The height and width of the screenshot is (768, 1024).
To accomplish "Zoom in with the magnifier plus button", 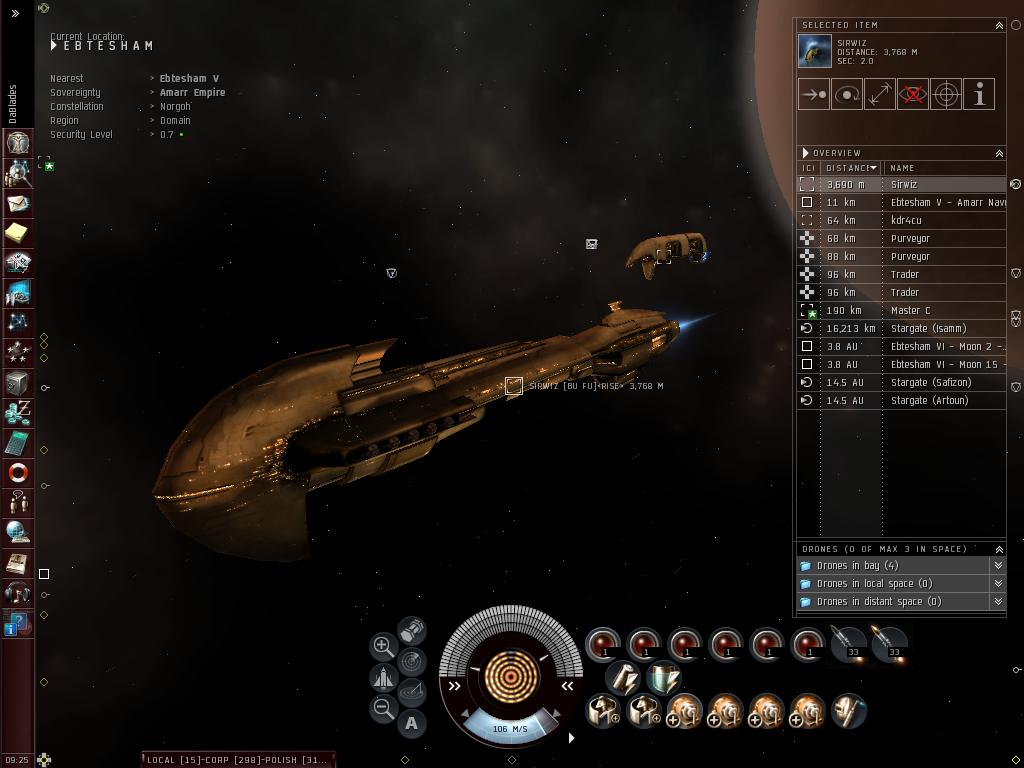I will pyautogui.click(x=383, y=646).
